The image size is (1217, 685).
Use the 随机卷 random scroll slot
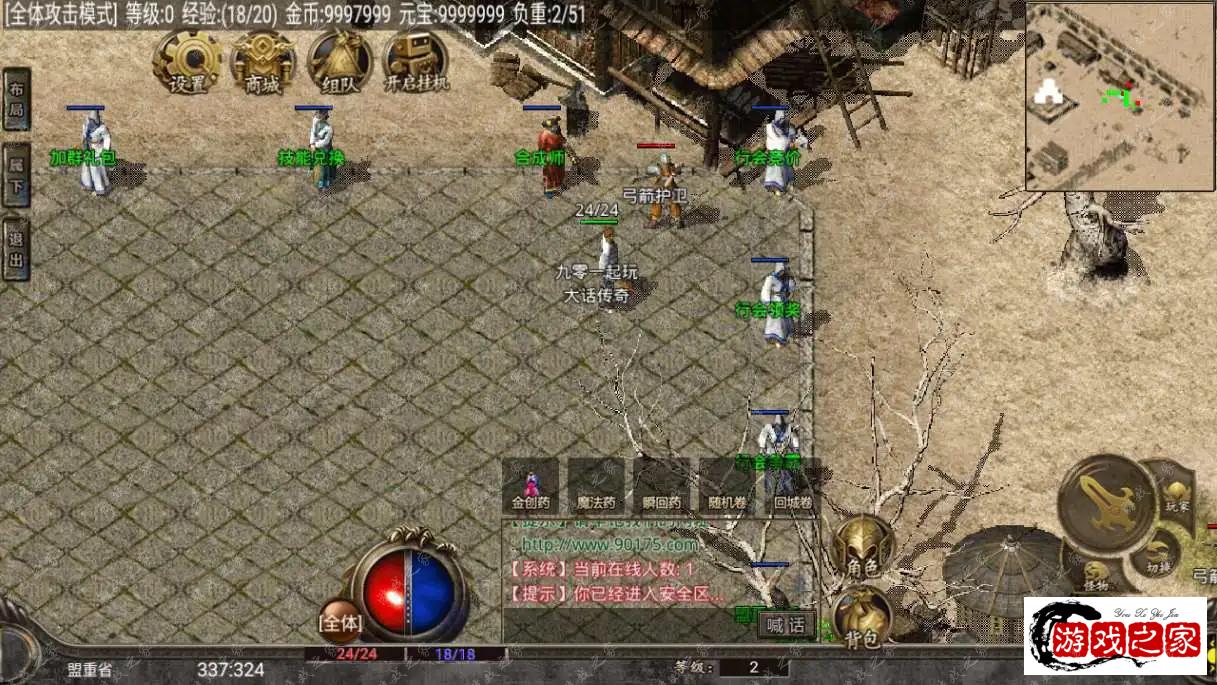[727, 486]
